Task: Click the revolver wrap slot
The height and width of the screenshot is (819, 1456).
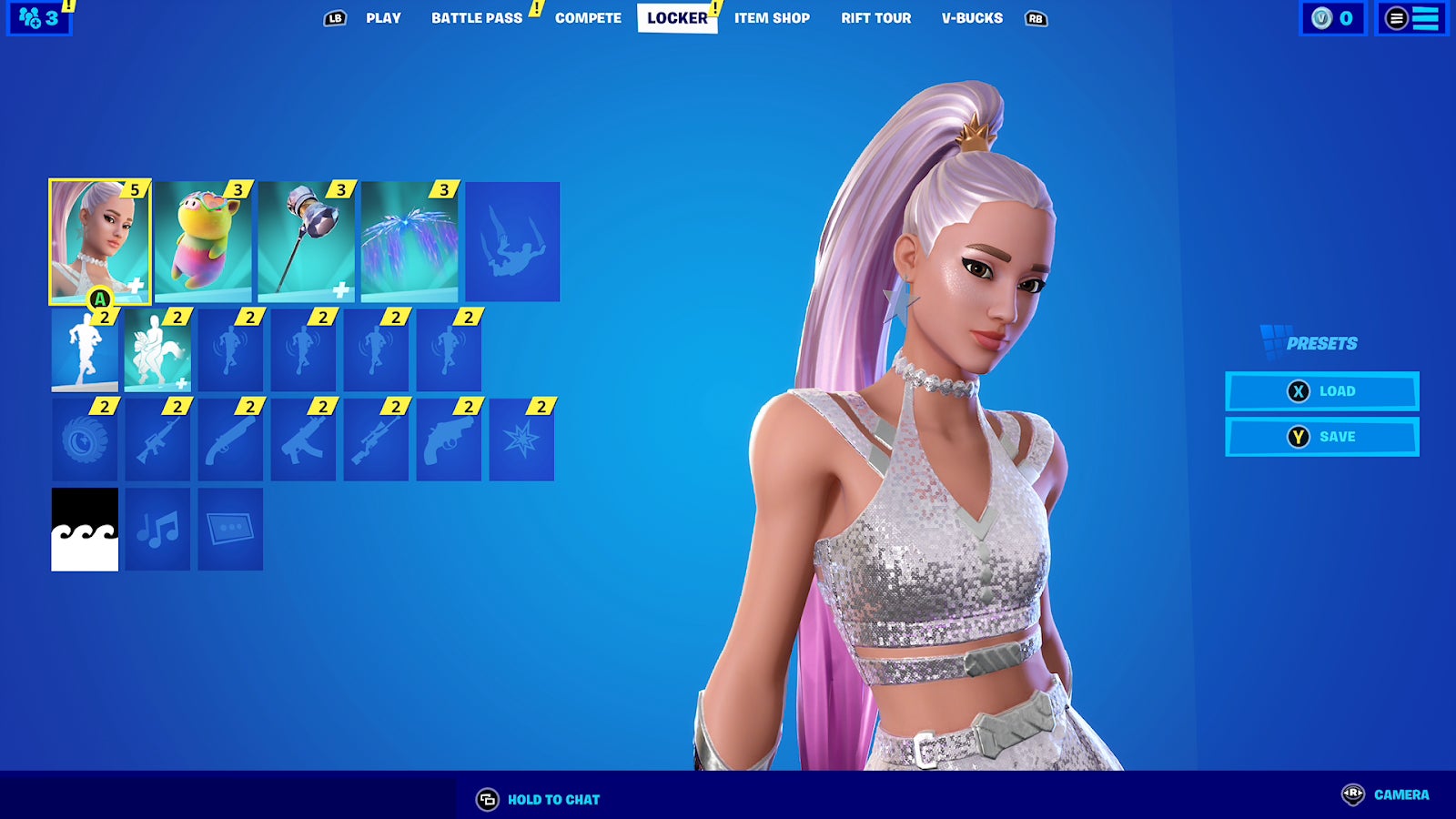Action: [x=450, y=441]
